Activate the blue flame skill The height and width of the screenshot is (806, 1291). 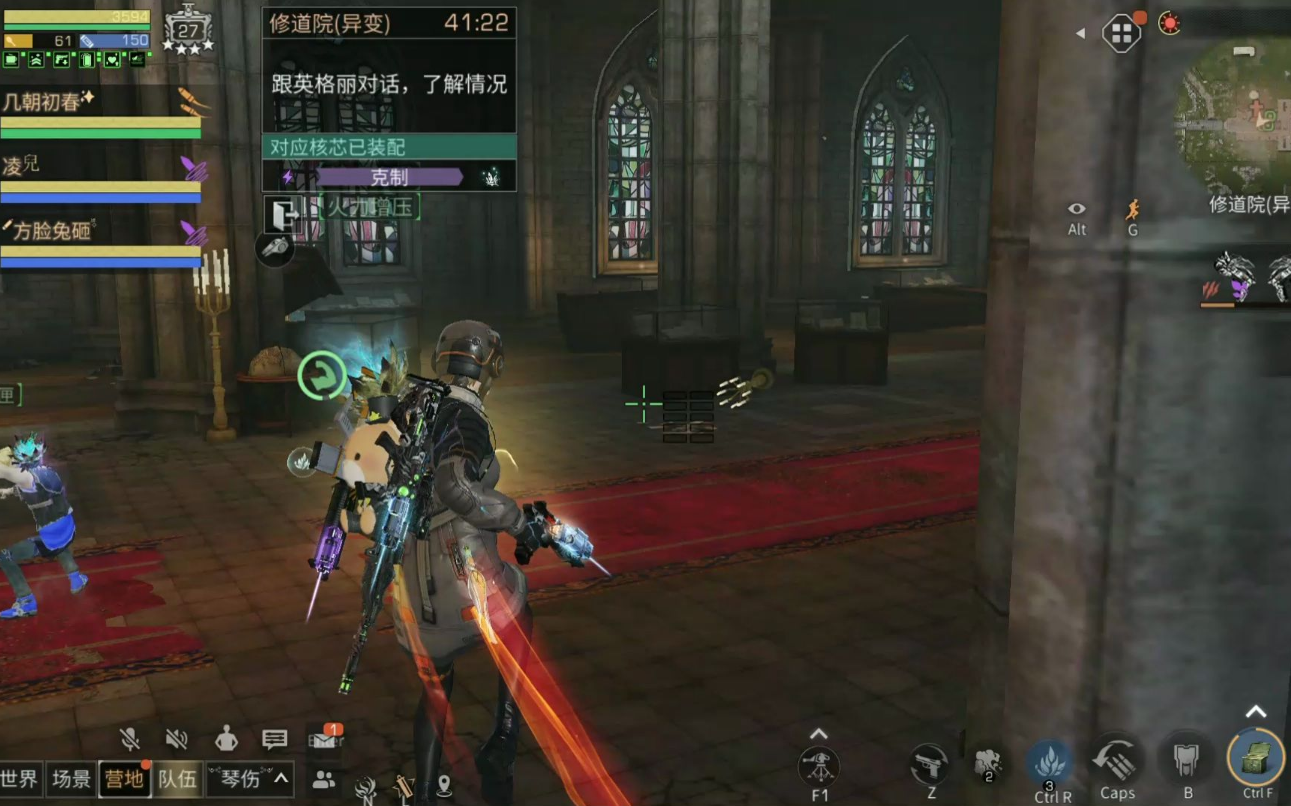click(1051, 763)
